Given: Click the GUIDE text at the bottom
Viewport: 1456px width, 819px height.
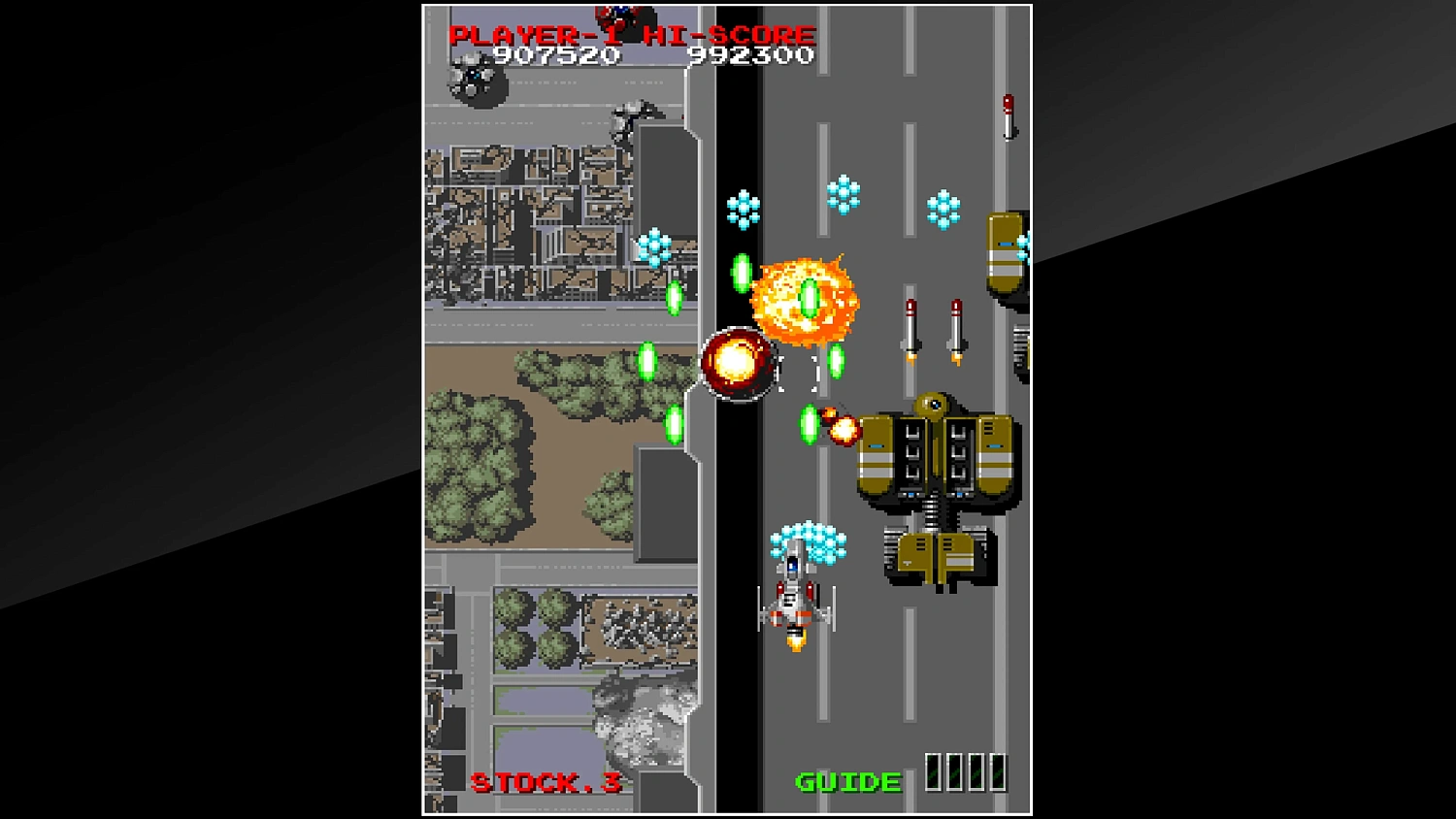Looking at the screenshot, I should click(846, 780).
